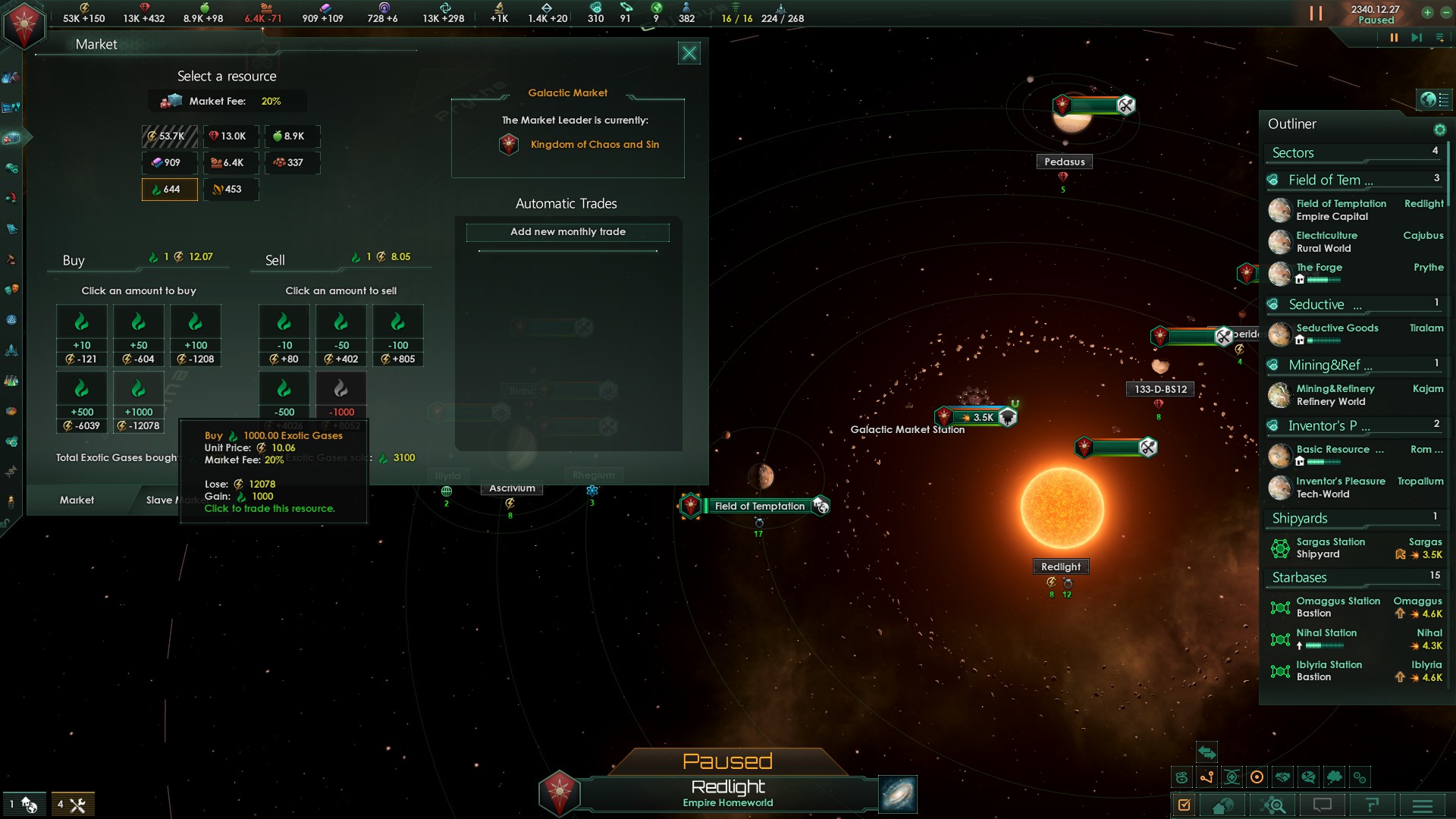Buy +10 Exotic Gases
The image size is (1456, 819).
[82, 335]
